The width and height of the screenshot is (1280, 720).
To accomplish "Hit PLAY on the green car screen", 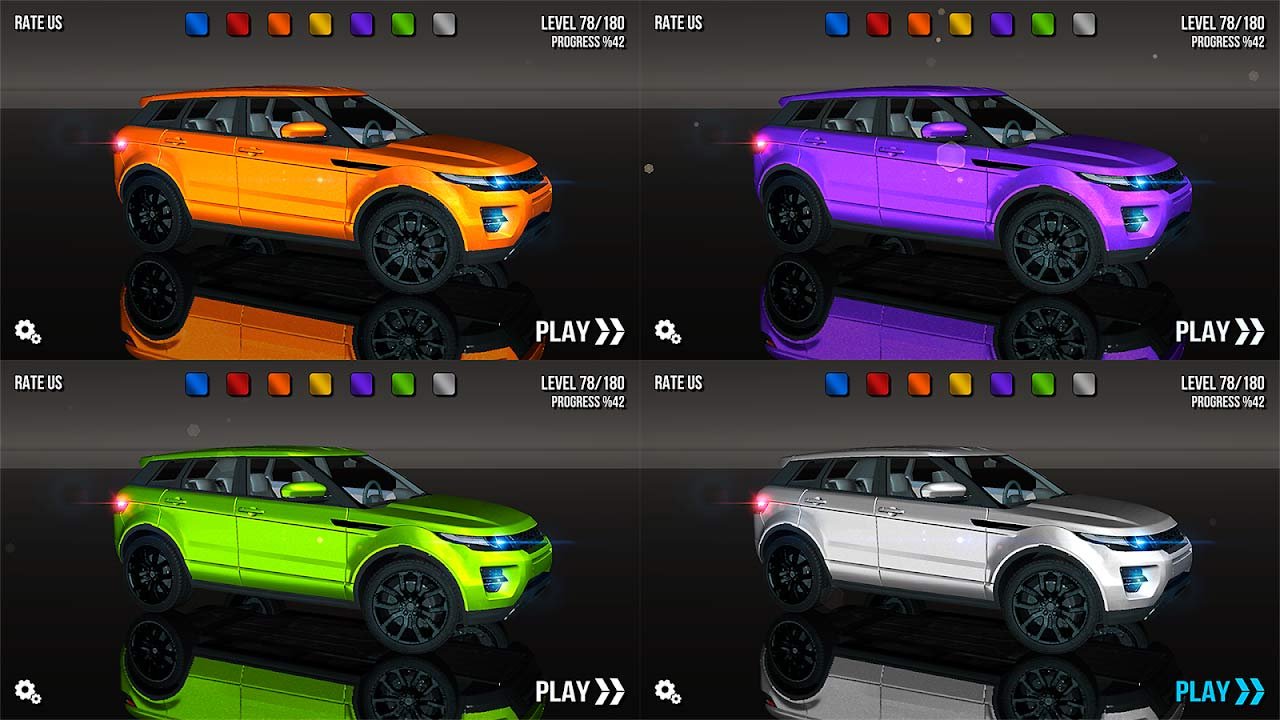I will pos(579,692).
